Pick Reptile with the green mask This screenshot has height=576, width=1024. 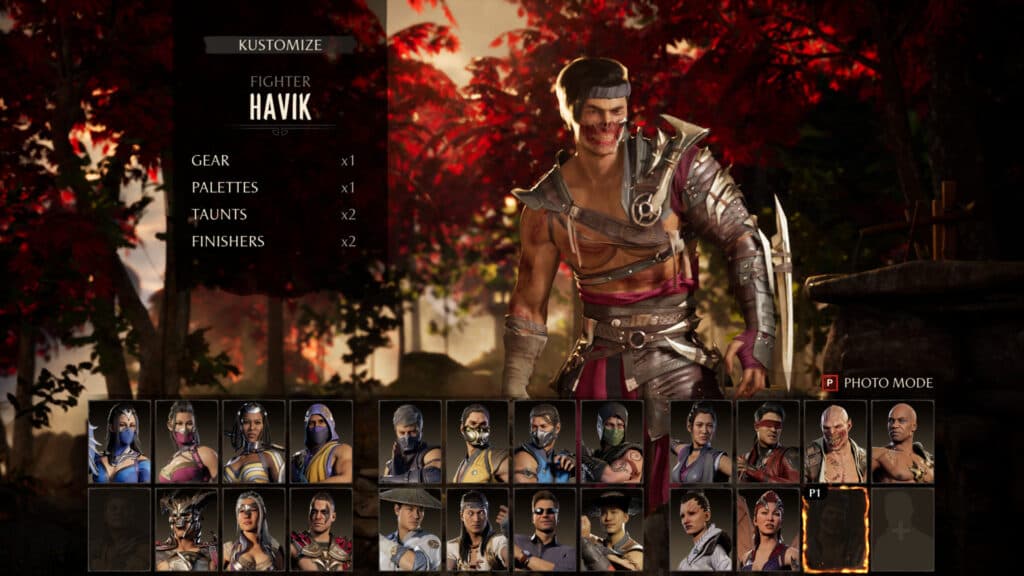(612, 442)
